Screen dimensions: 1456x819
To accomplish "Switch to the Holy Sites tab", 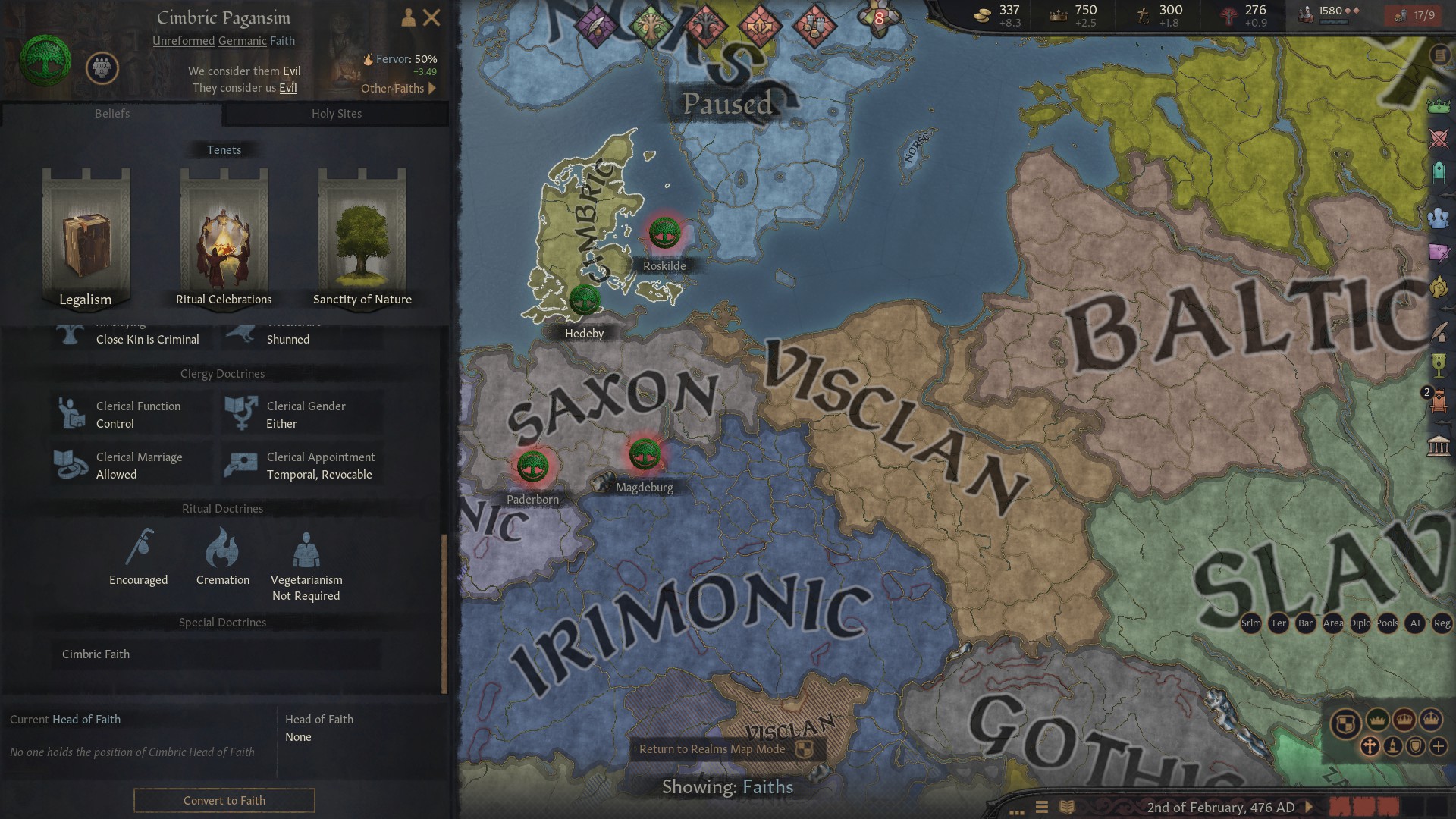I will click(337, 114).
